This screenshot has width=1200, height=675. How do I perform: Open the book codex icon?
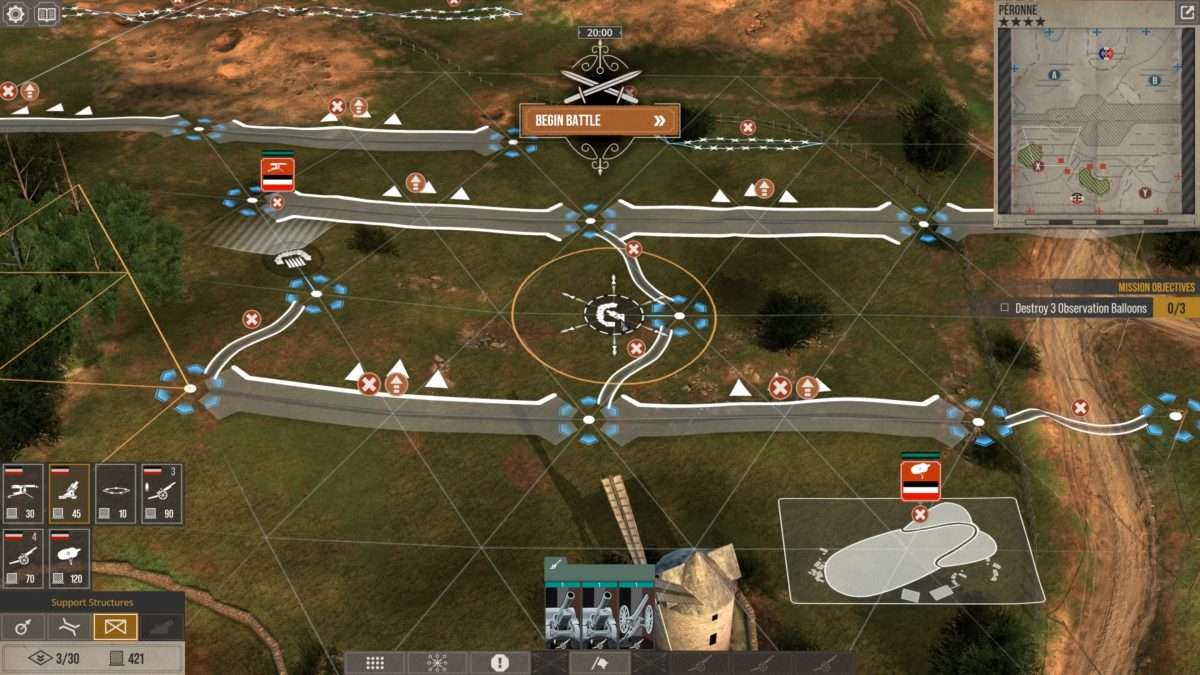point(46,14)
